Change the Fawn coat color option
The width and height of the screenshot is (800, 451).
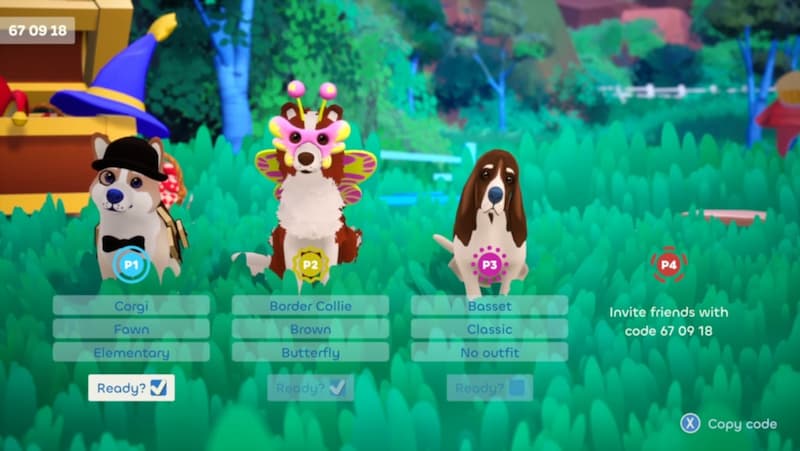[x=131, y=329]
